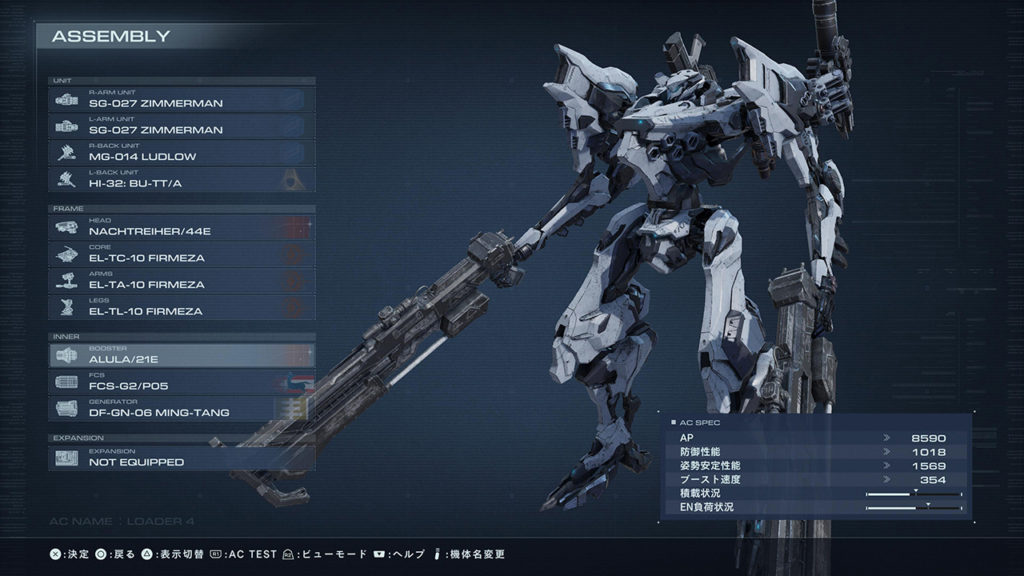1024x576 pixels.
Task: Select the GENERATOR DF-GN-06 Ming-Tang slot
Action: pos(181,409)
